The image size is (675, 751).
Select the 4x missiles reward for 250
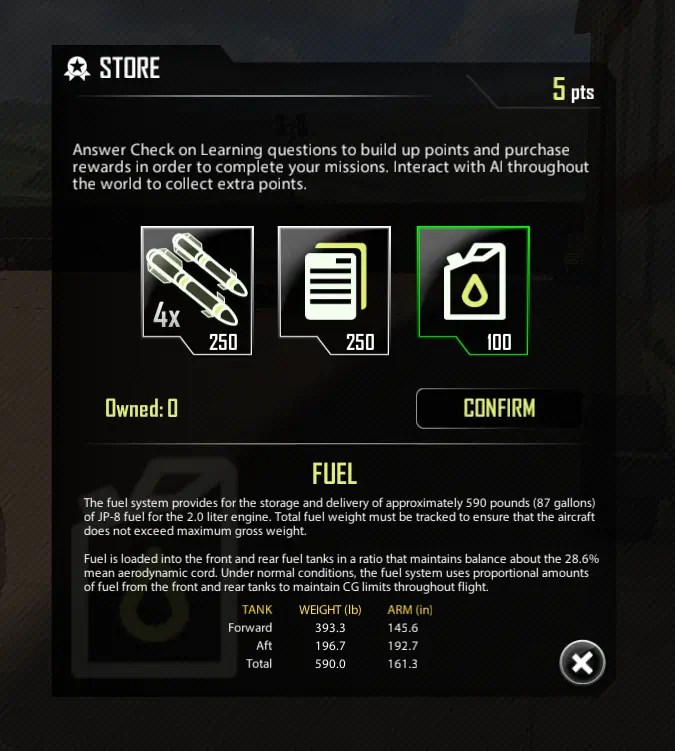coord(197,290)
